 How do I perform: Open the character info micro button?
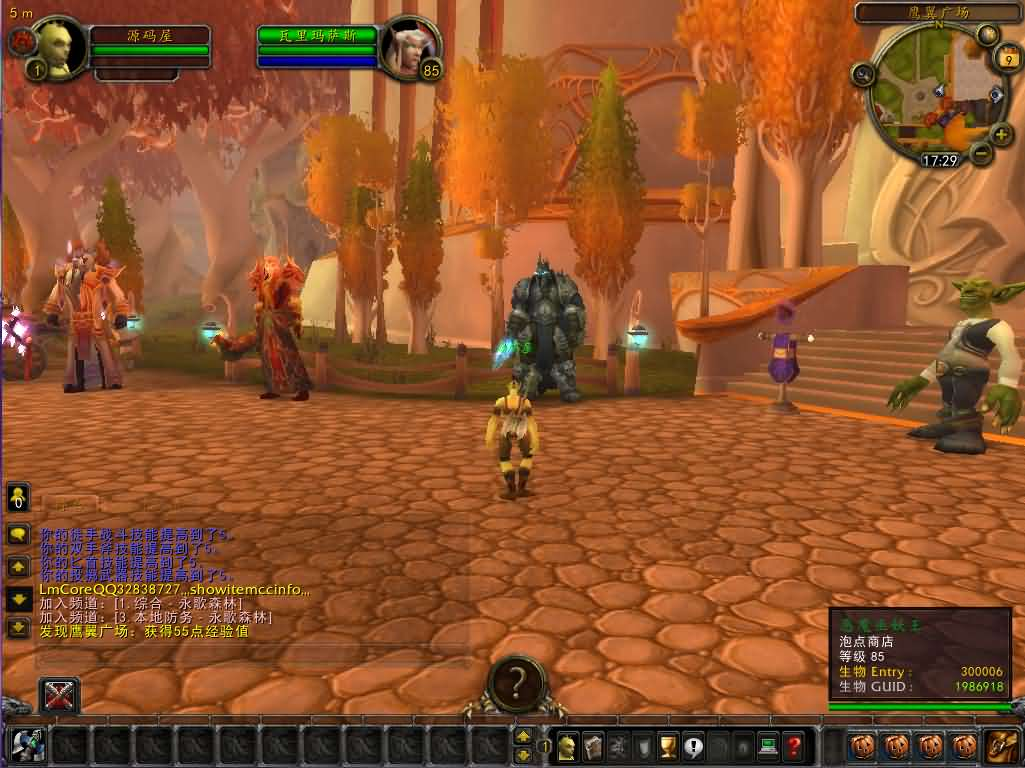[x=567, y=745]
